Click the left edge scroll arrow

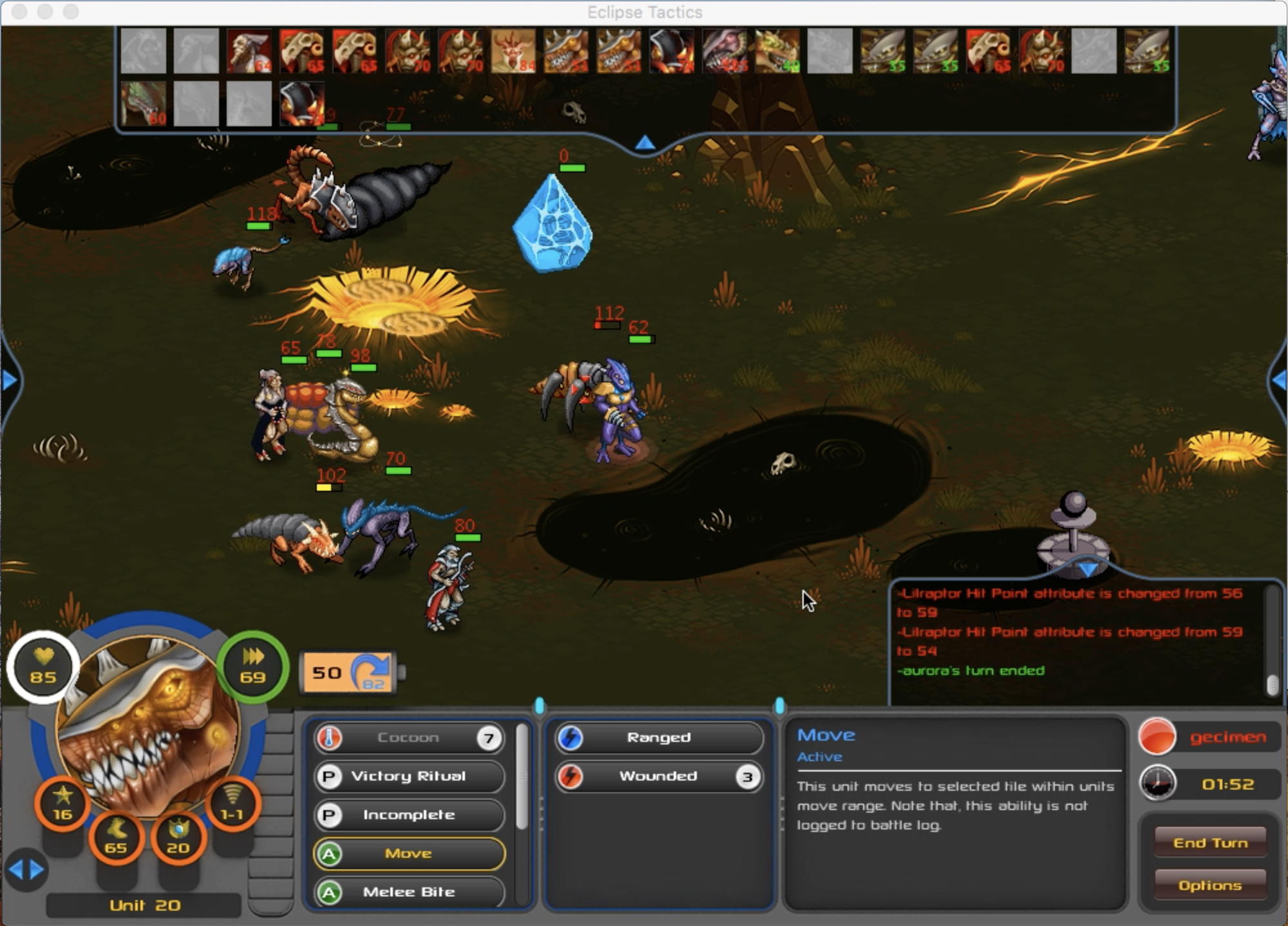(9, 381)
